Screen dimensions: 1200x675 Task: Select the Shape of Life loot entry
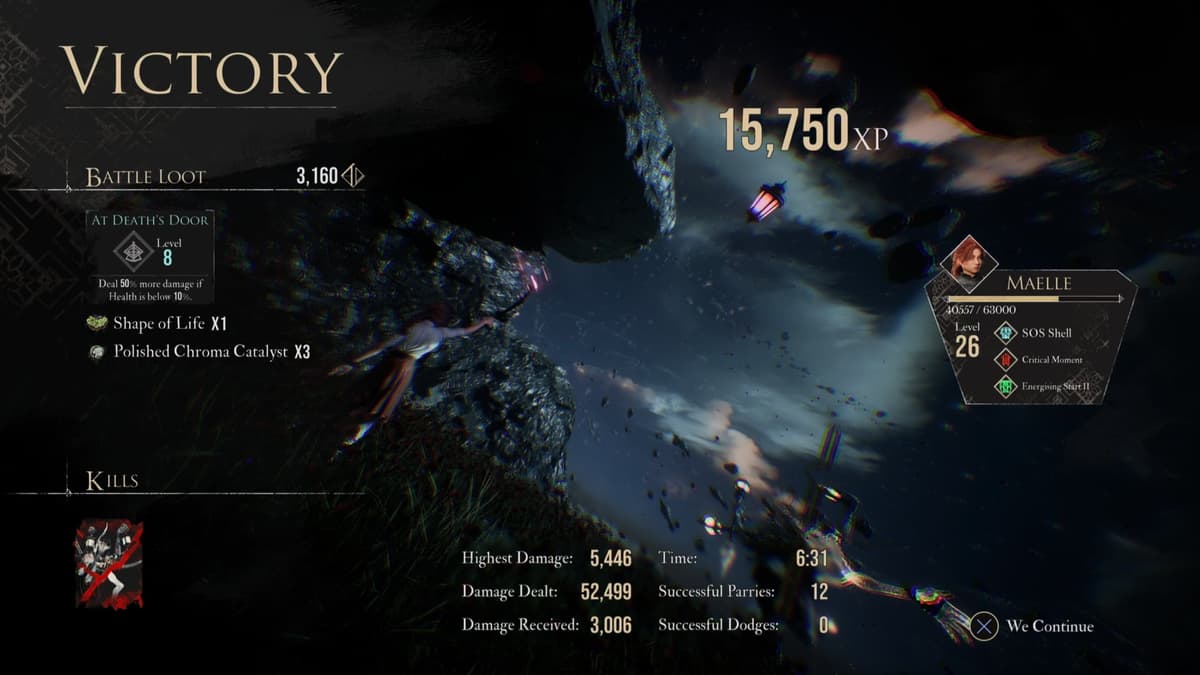[160, 324]
